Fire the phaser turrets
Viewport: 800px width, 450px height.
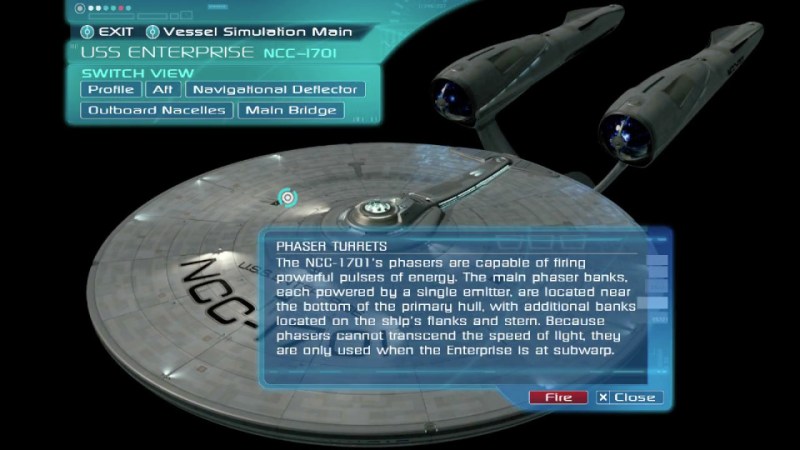pos(558,397)
